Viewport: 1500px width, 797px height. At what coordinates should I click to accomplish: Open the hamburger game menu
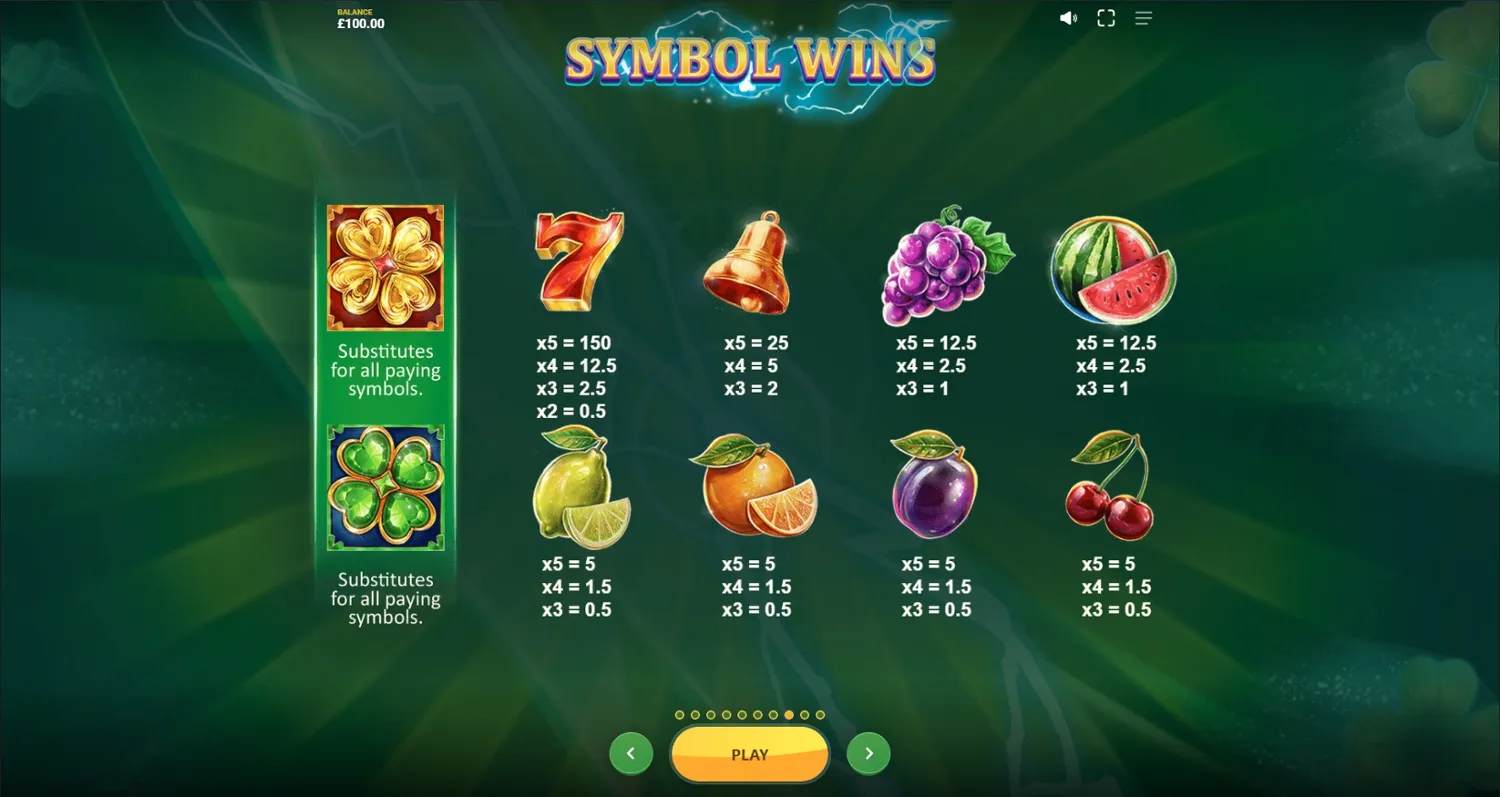point(1143,17)
